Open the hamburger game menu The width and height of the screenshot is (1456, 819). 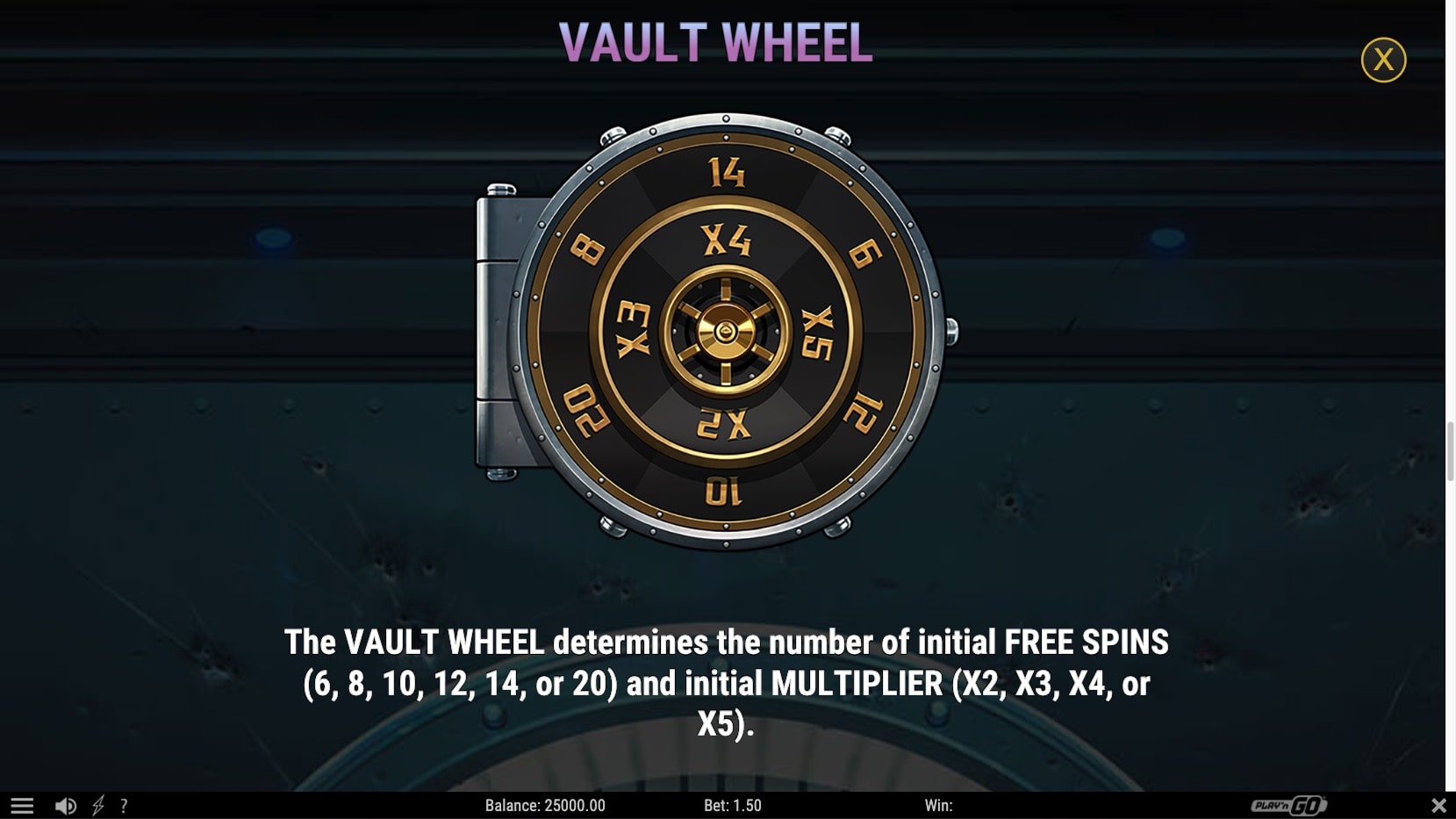click(22, 804)
